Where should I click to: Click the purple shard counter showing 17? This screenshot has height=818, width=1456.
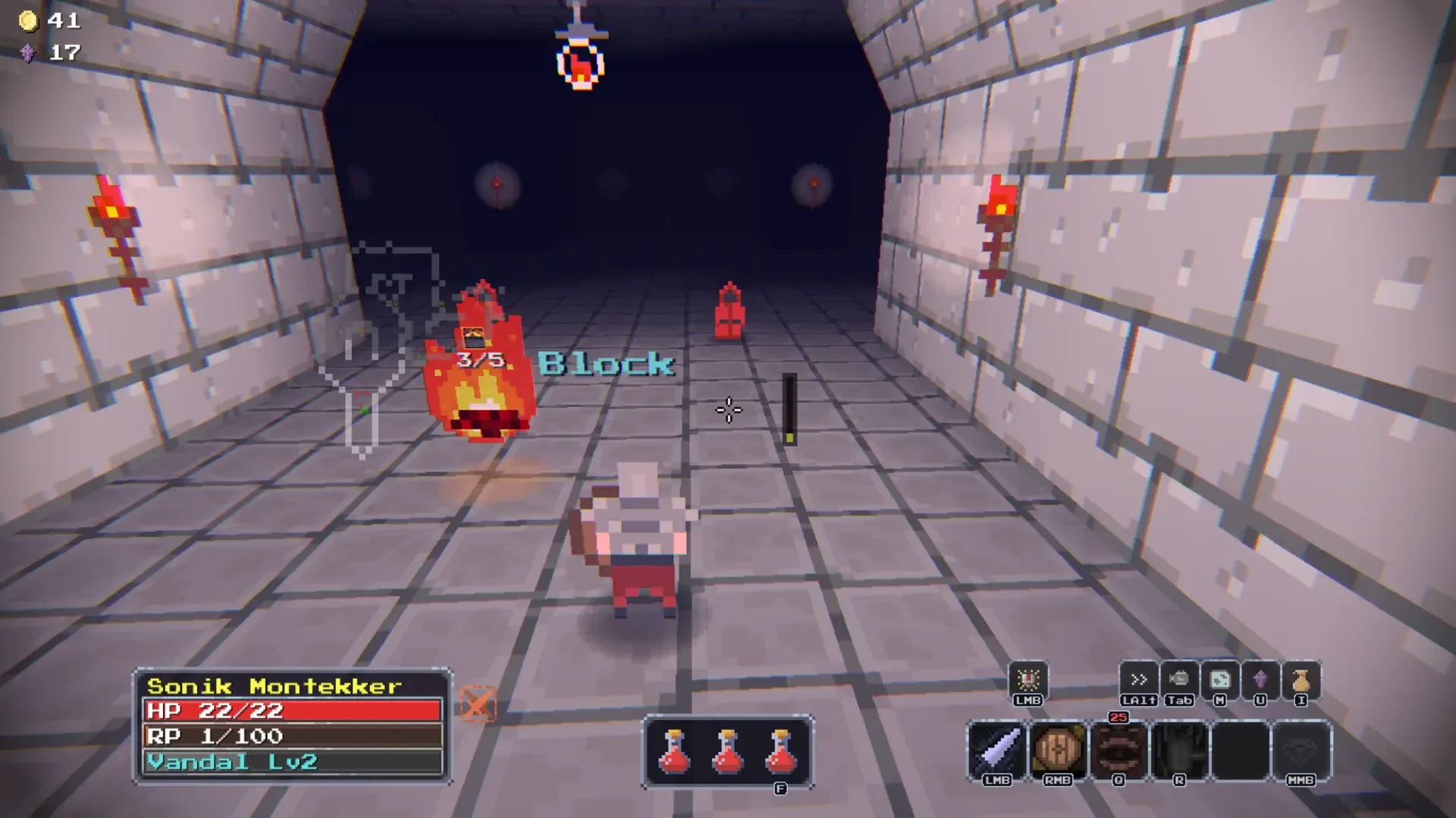(47, 53)
